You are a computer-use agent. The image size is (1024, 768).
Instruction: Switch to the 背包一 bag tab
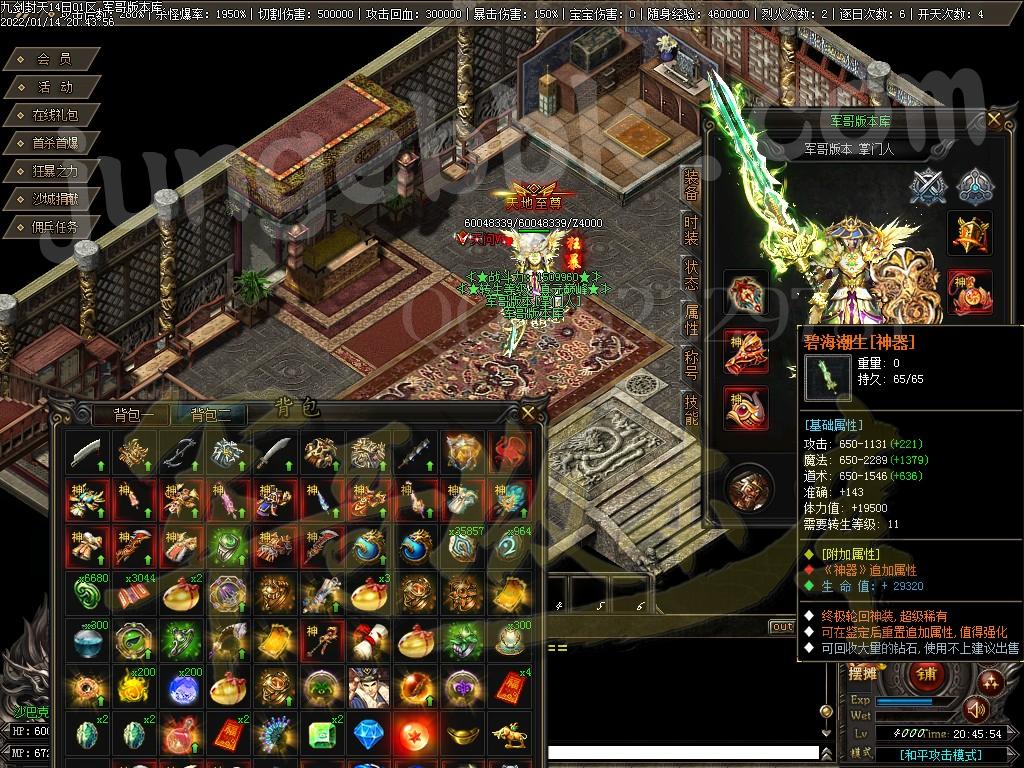[133, 415]
